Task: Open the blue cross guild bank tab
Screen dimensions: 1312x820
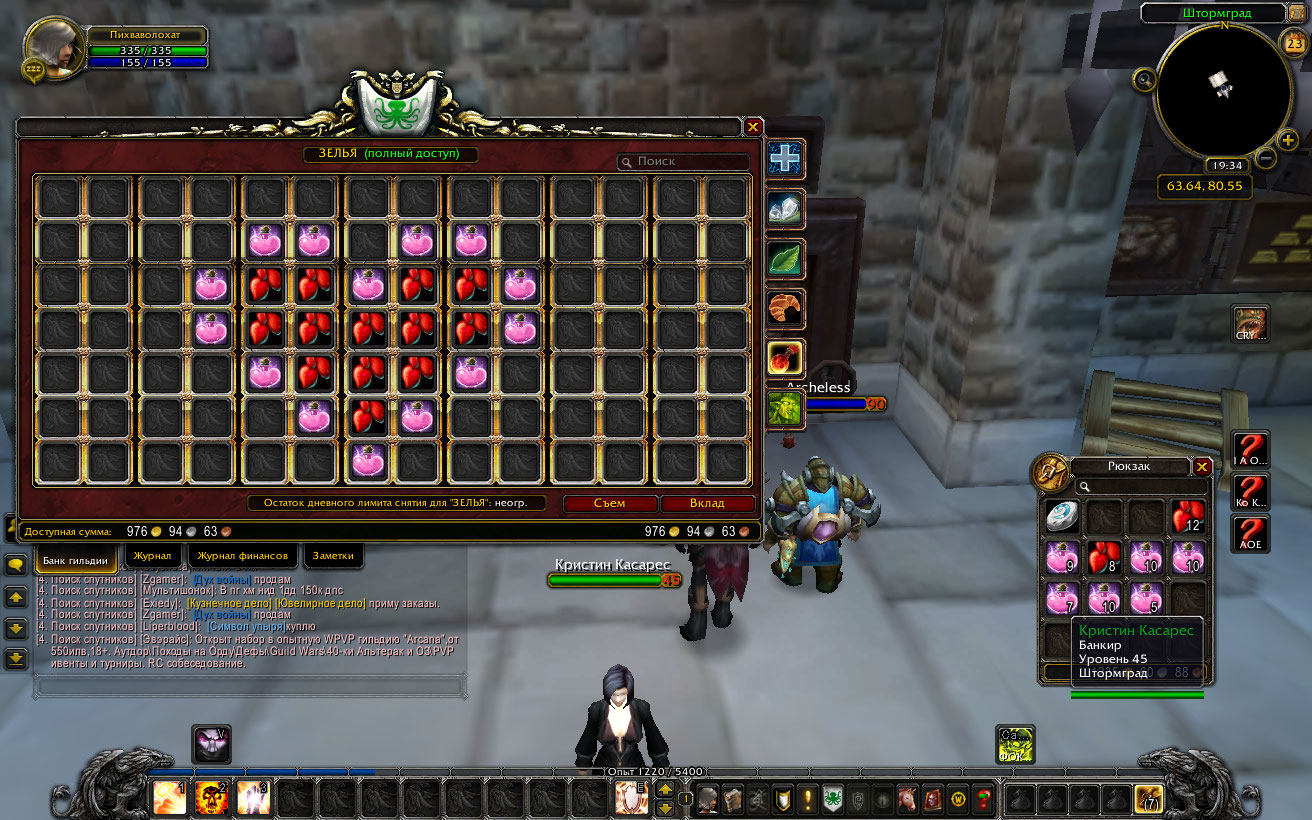Action: [x=785, y=160]
